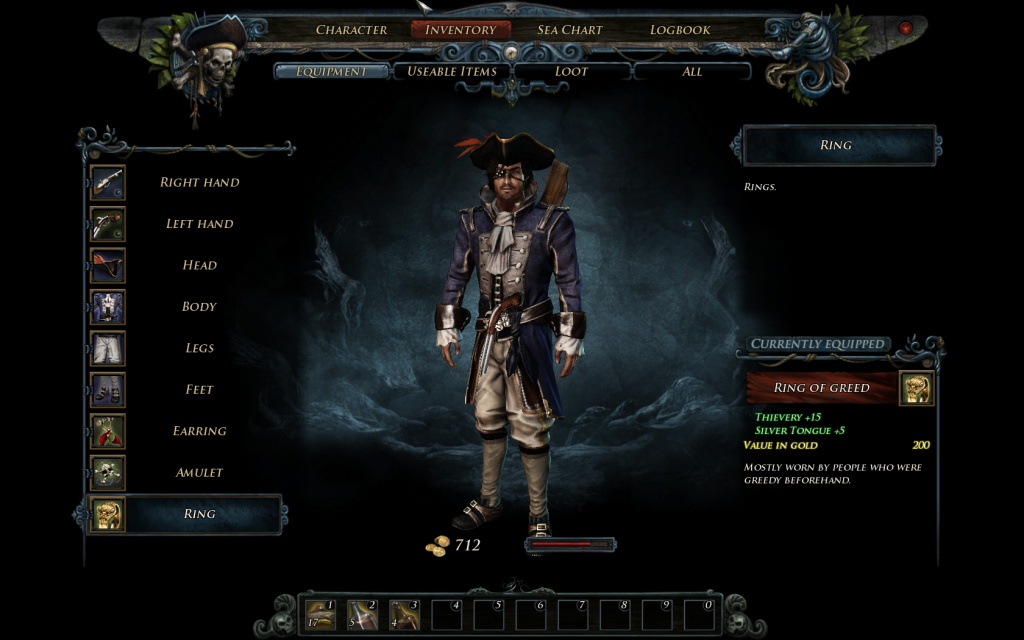Open the Head equipment slot
1024x640 pixels.
coord(199,265)
